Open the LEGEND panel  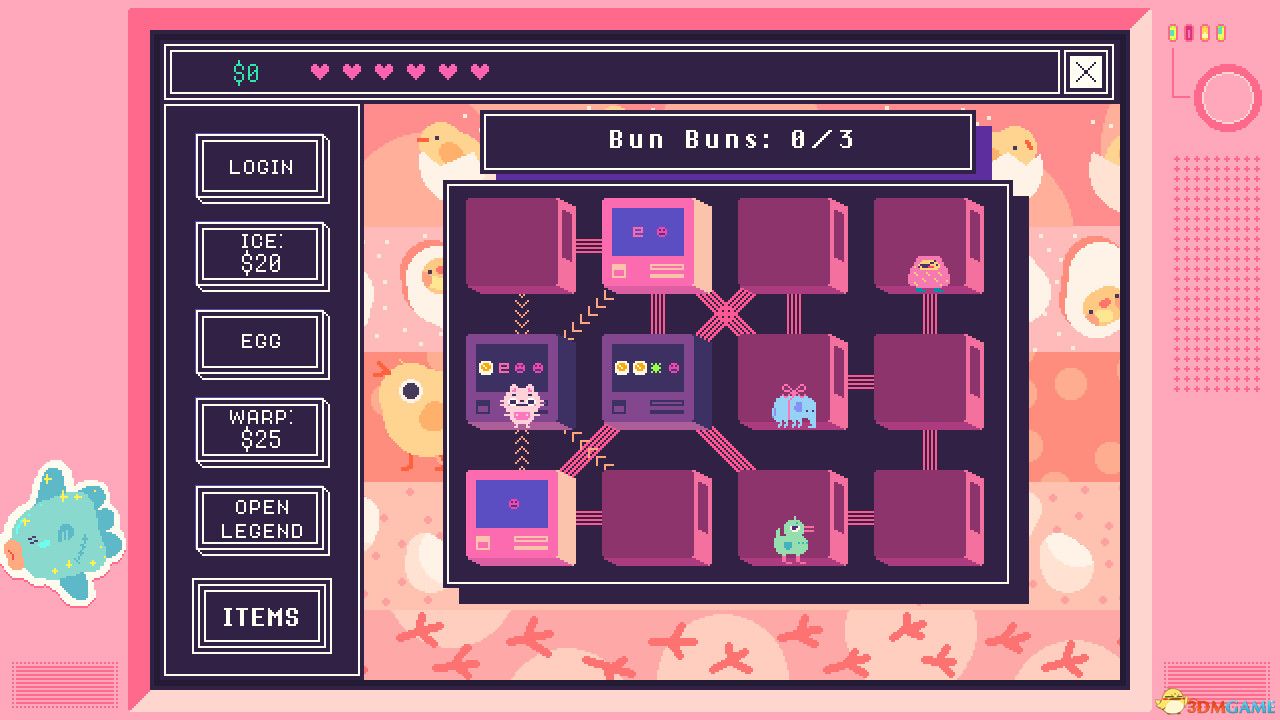click(x=260, y=518)
